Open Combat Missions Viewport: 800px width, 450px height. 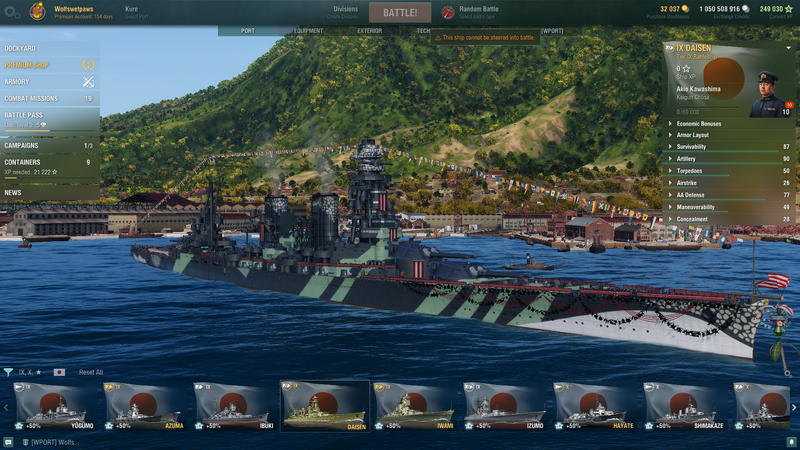click(x=31, y=99)
